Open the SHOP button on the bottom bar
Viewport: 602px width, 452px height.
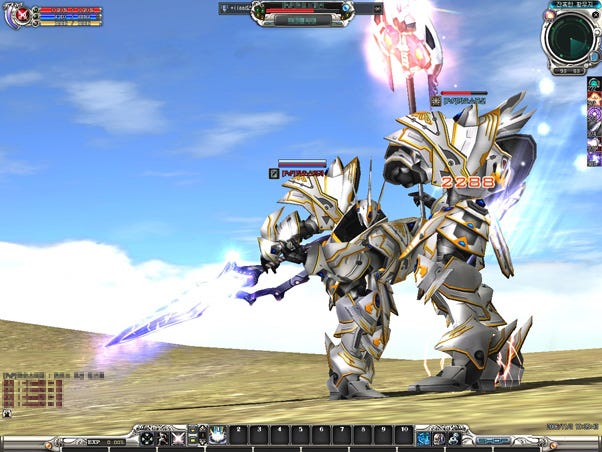pyautogui.click(x=492, y=438)
